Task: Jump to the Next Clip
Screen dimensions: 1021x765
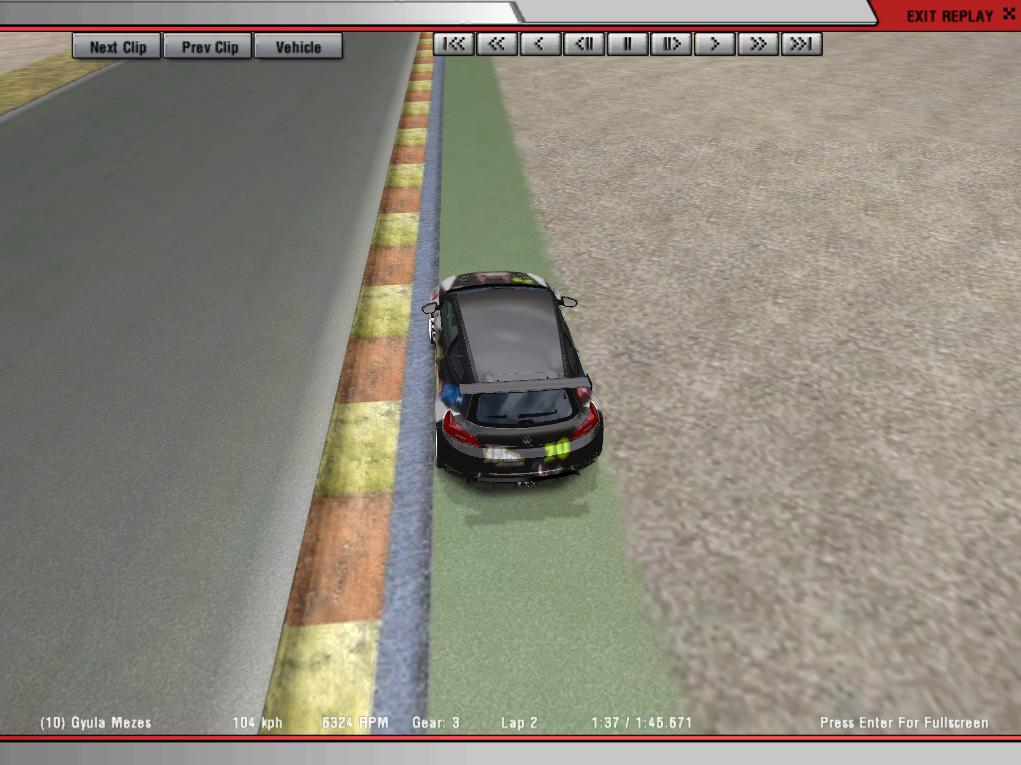Action: pyautogui.click(x=117, y=46)
